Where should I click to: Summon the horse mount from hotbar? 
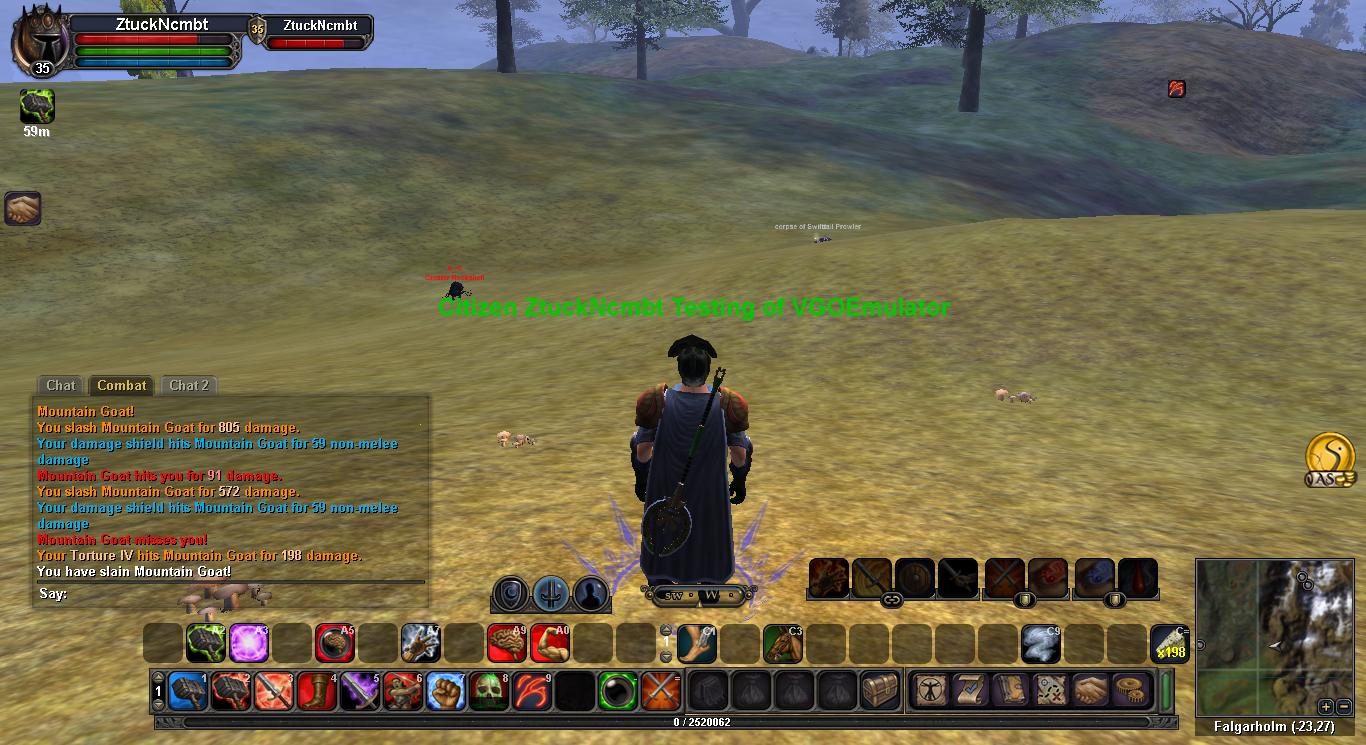[x=783, y=643]
